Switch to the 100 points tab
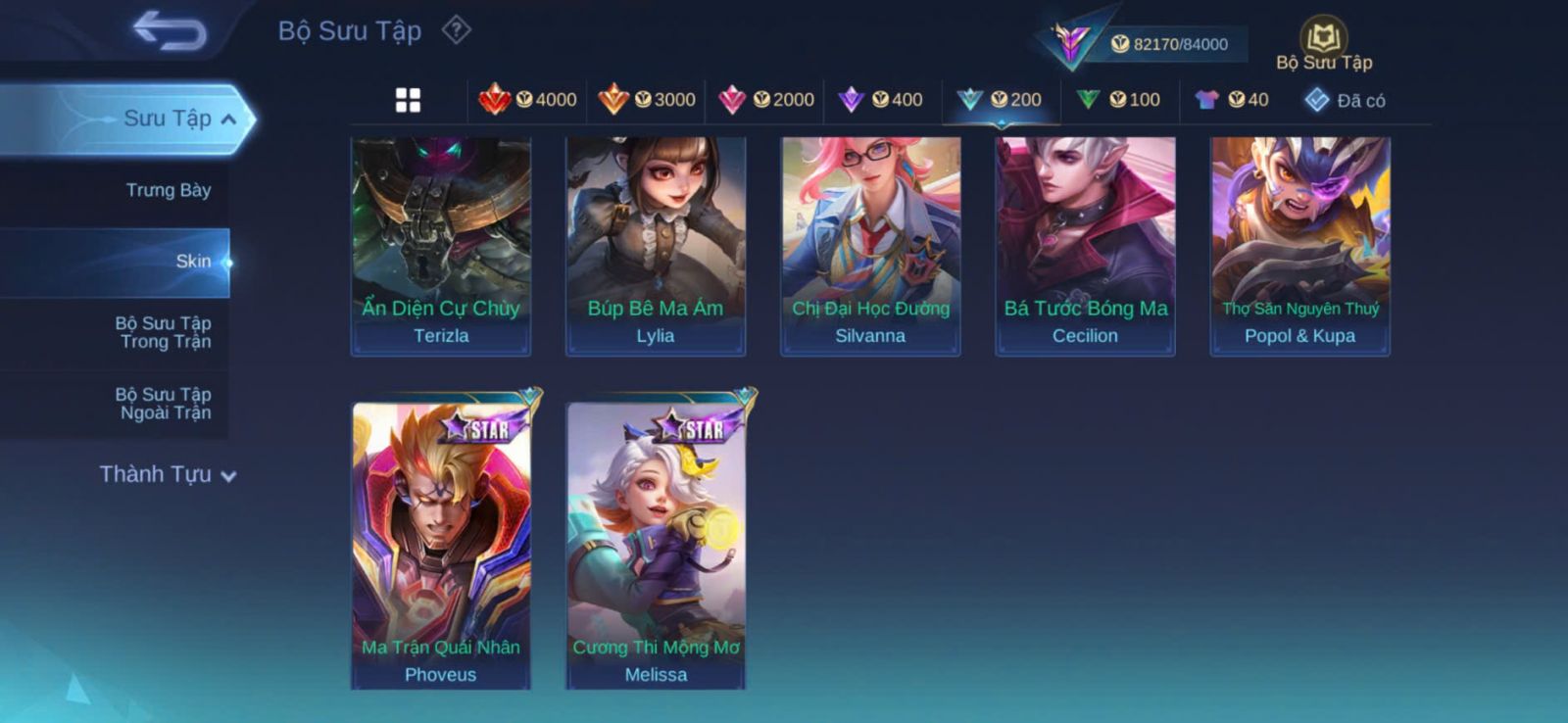 [x=1119, y=100]
